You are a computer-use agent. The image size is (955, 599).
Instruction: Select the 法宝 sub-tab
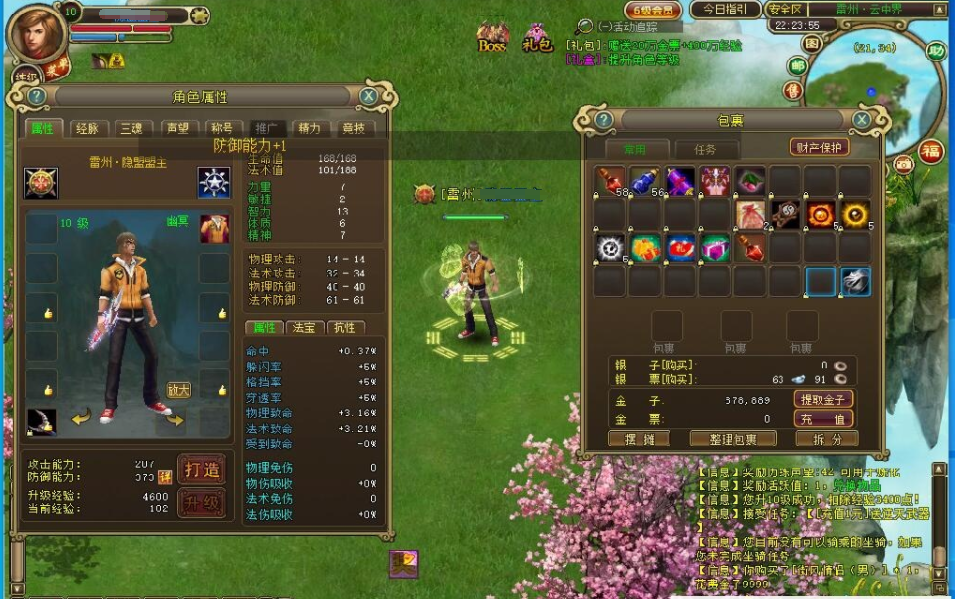click(302, 327)
